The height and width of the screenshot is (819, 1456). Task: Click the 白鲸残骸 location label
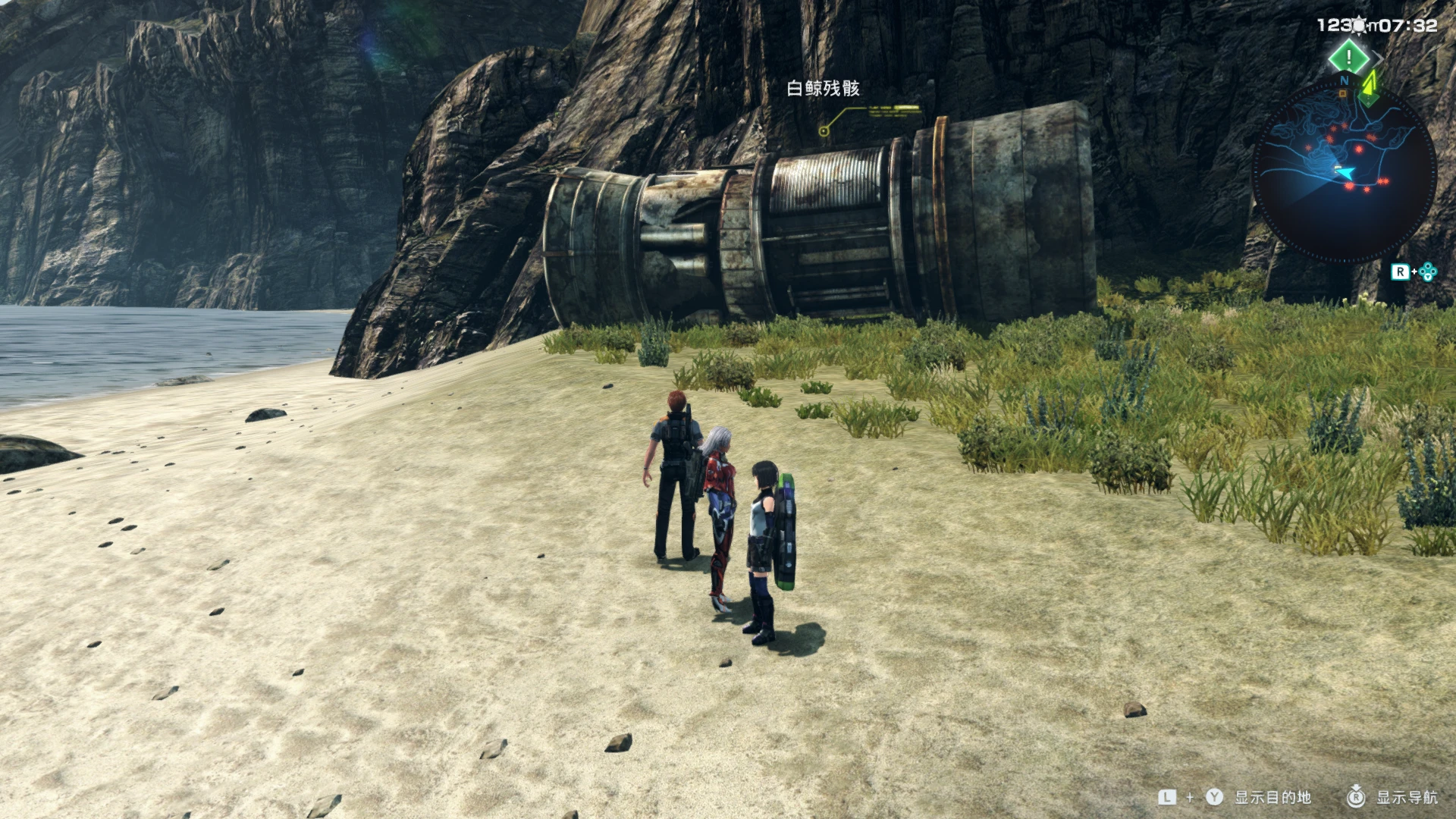click(x=823, y=89)
